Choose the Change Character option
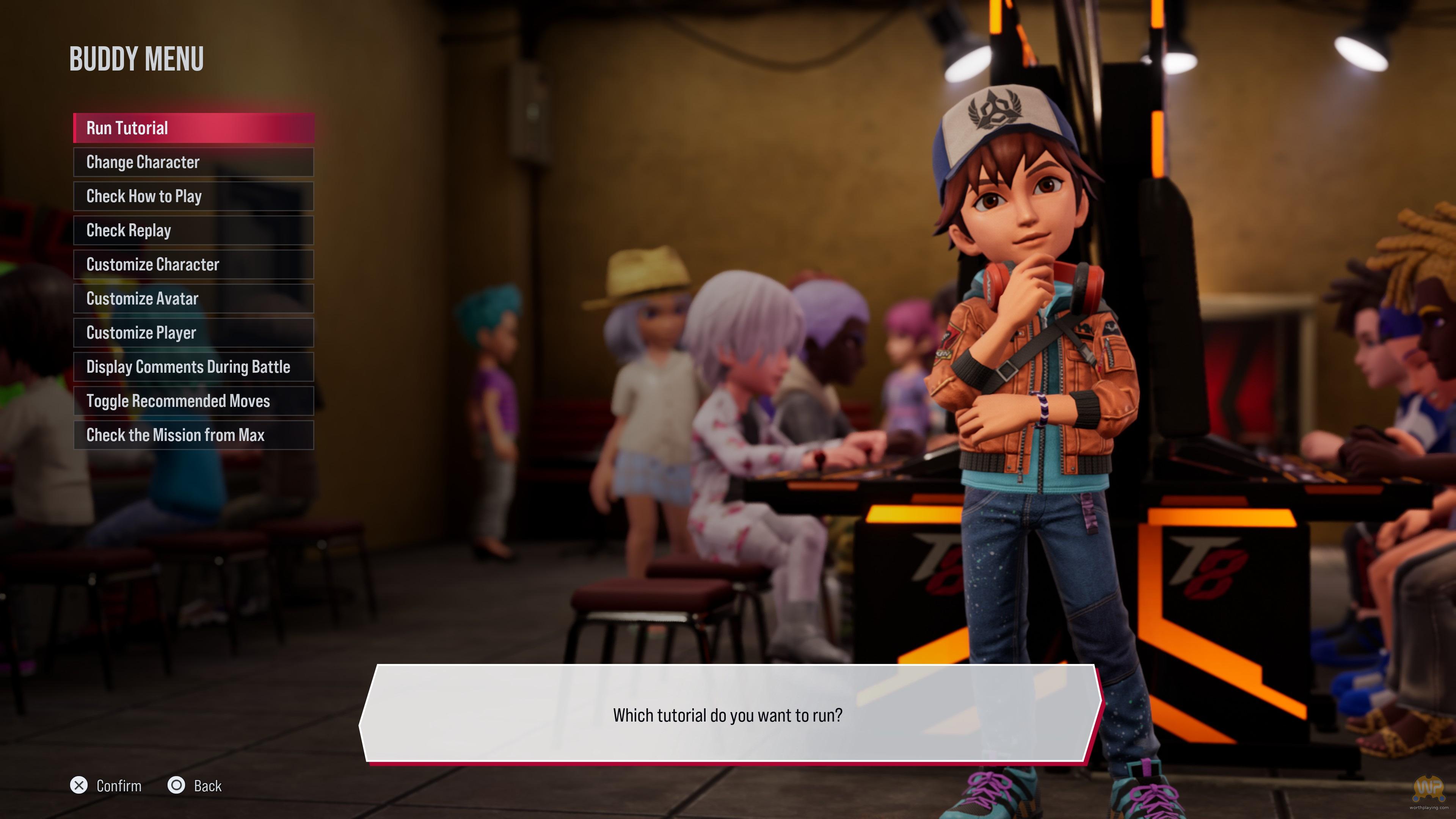This screenshot has height=819, width=1456. (193, 162)
